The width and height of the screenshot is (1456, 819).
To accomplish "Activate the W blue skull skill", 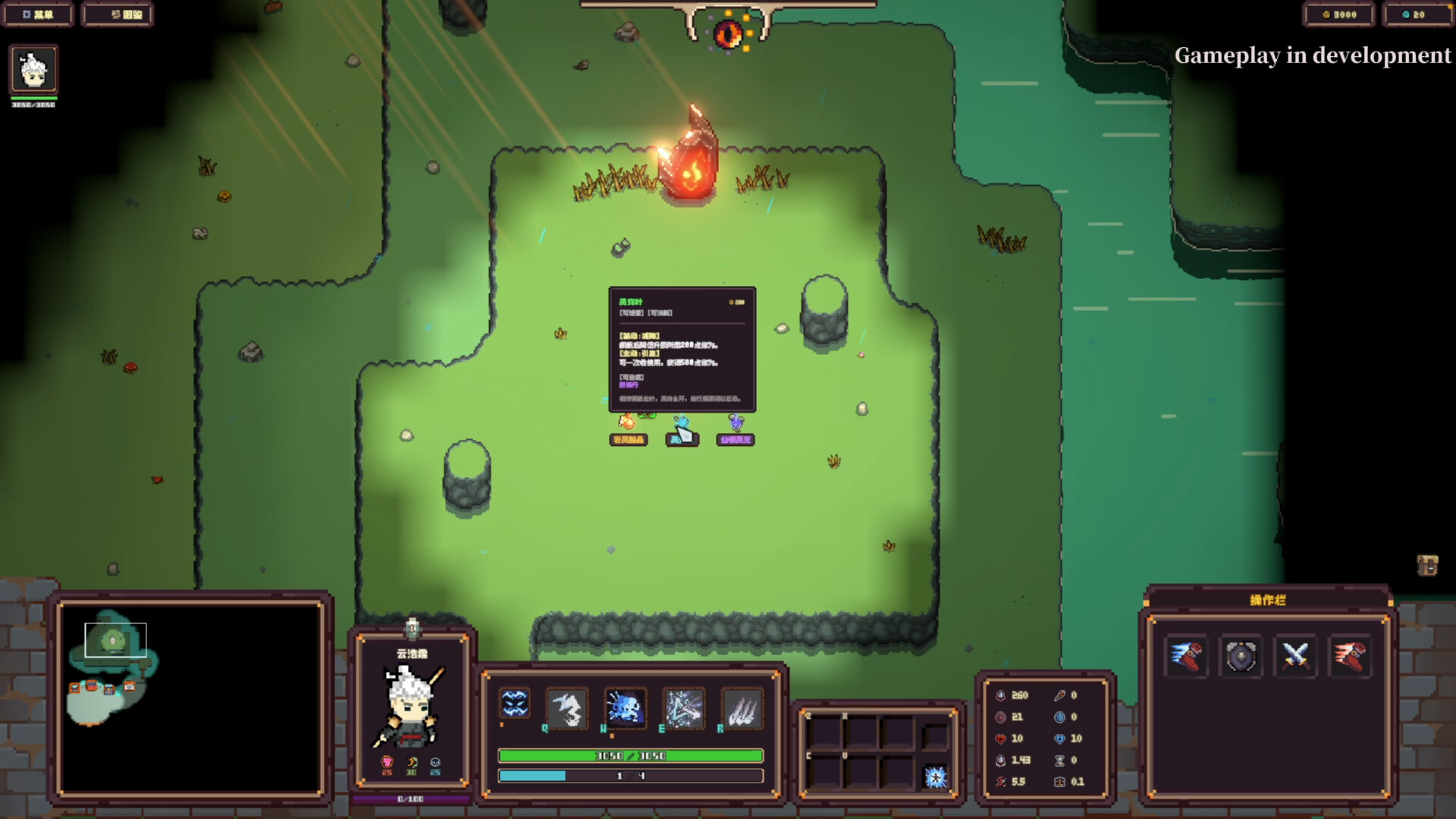I will pos(626,708).
